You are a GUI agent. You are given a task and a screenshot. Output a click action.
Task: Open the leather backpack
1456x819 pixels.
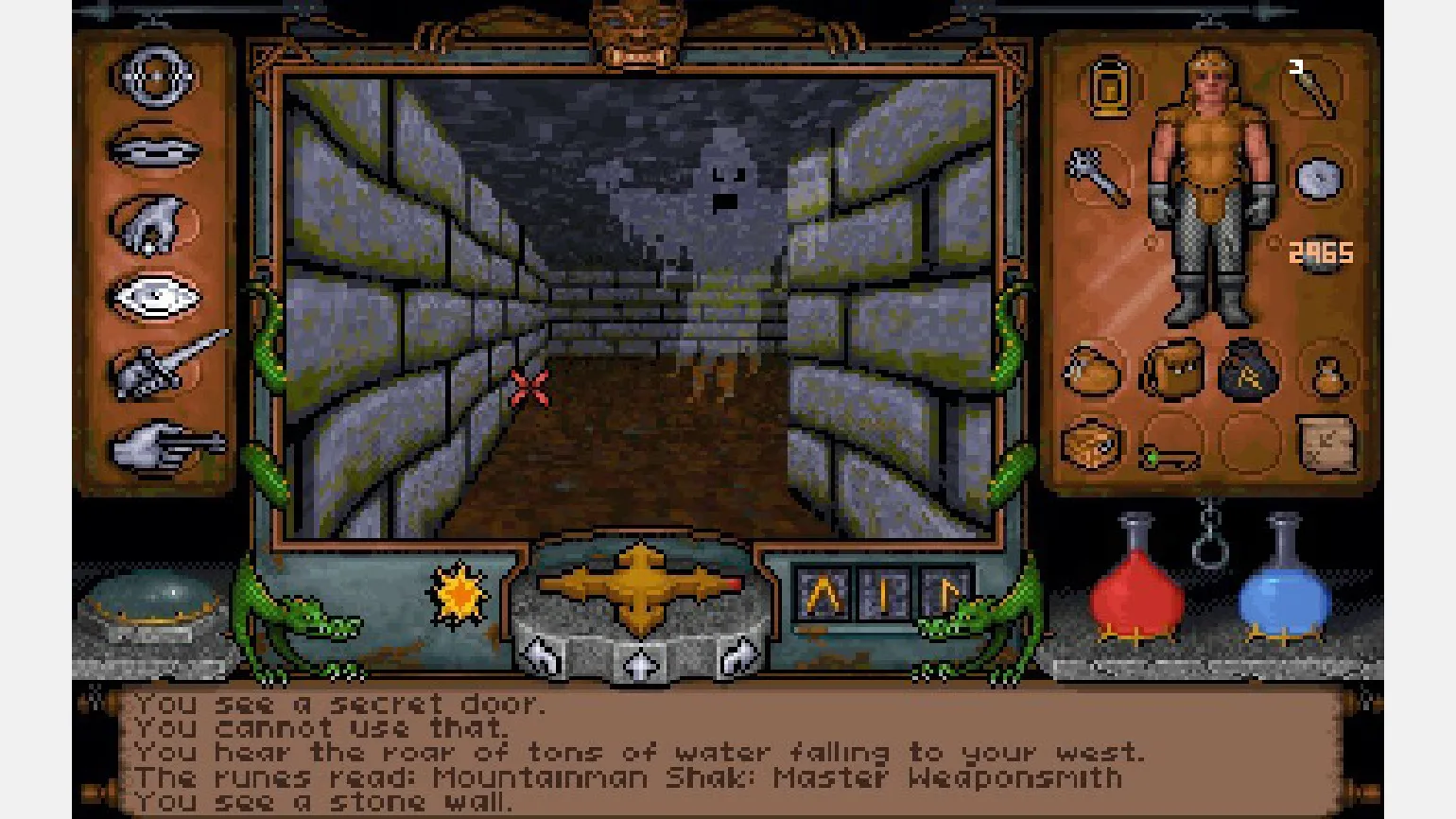click(x=1172, y=370)
